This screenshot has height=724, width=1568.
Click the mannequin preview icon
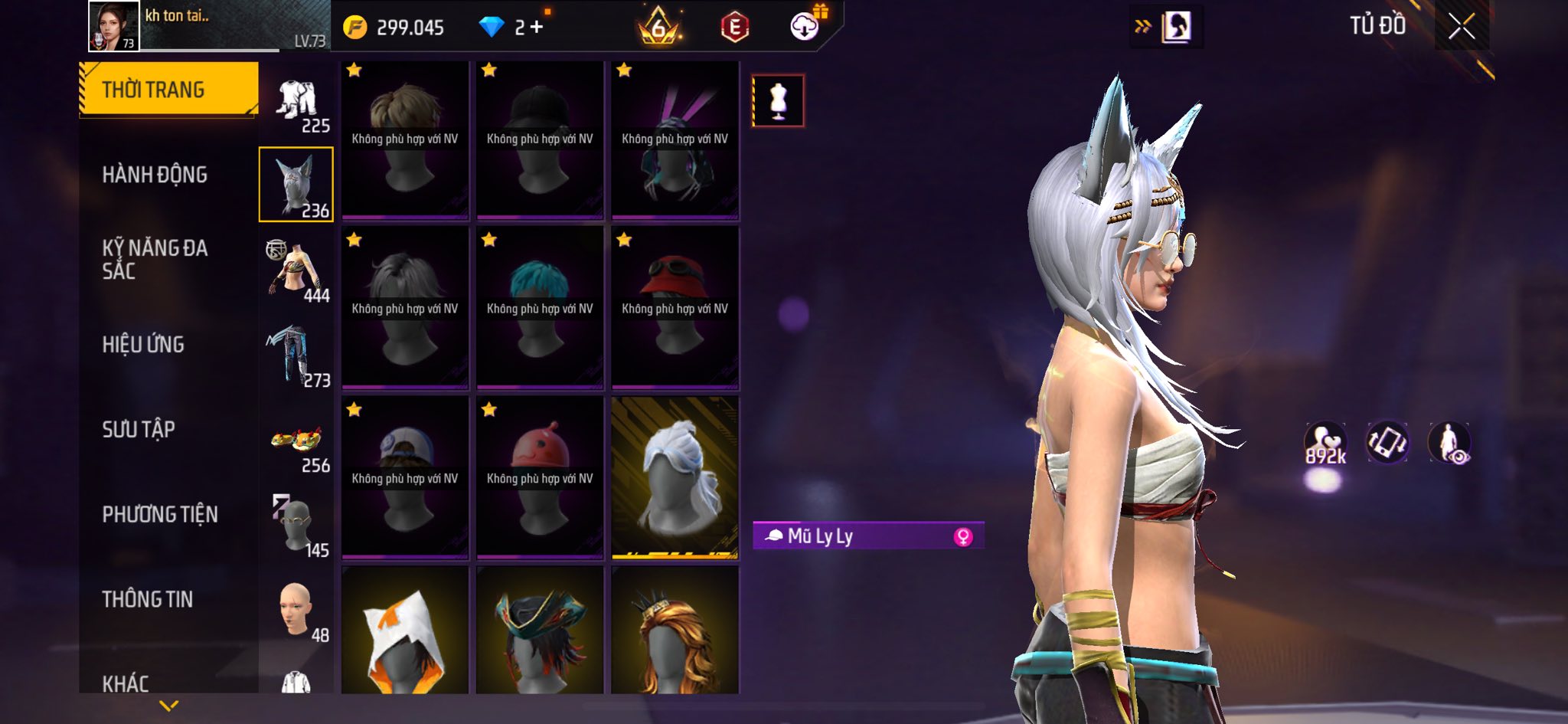pyautogui.click(x=778, y=100)
